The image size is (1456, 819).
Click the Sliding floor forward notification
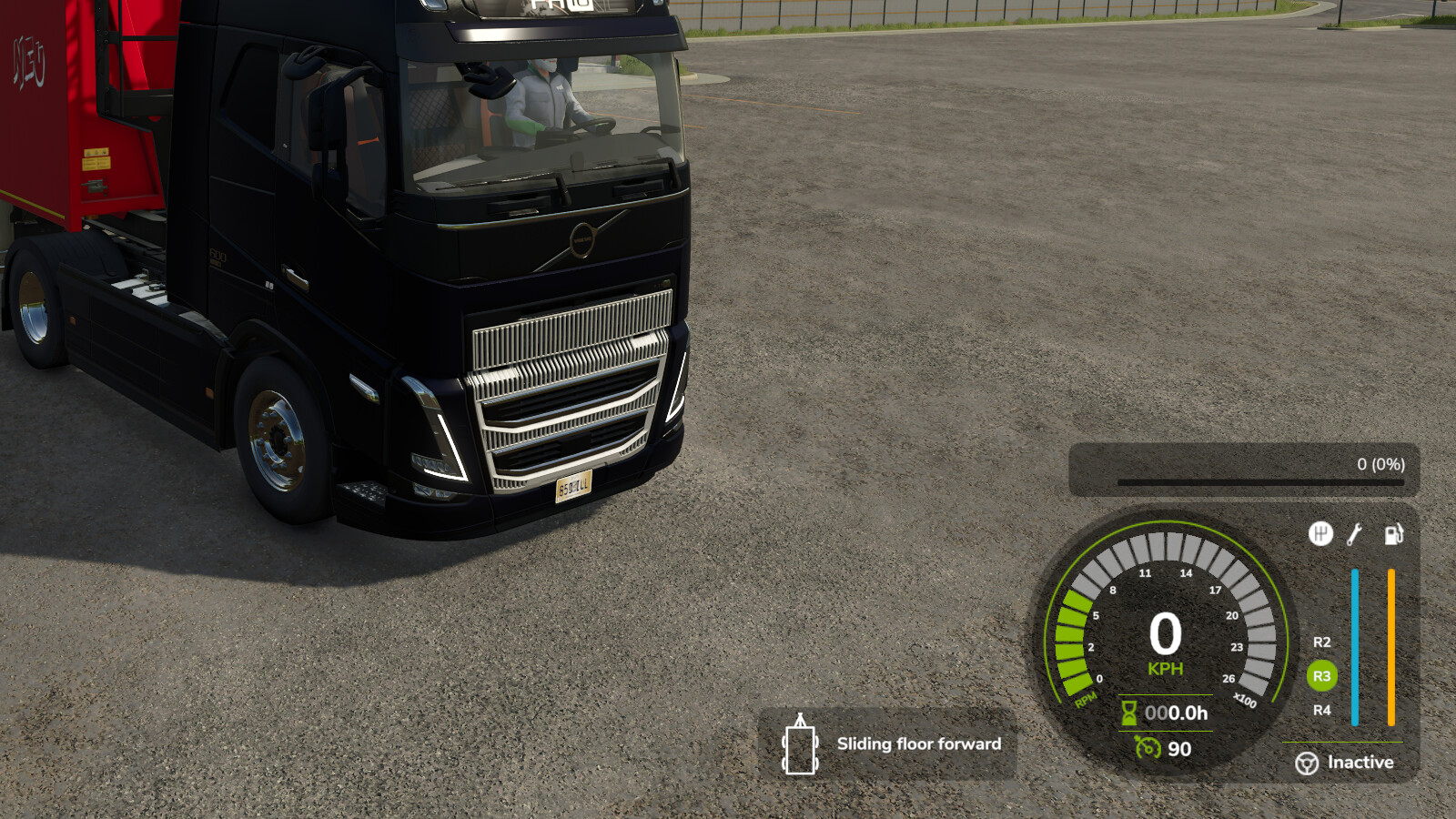tap(918, 743)
